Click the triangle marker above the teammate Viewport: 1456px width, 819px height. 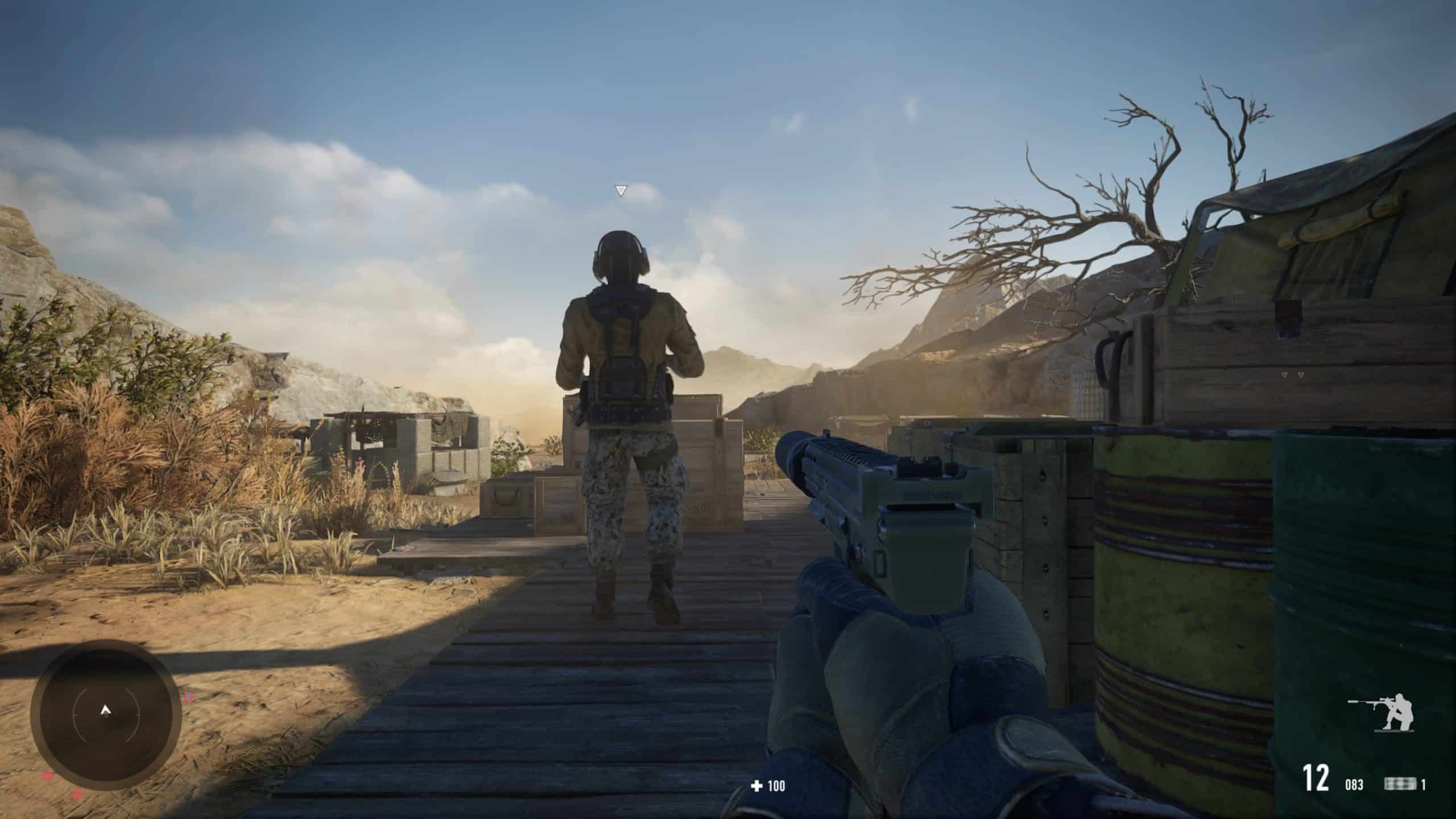621,191
